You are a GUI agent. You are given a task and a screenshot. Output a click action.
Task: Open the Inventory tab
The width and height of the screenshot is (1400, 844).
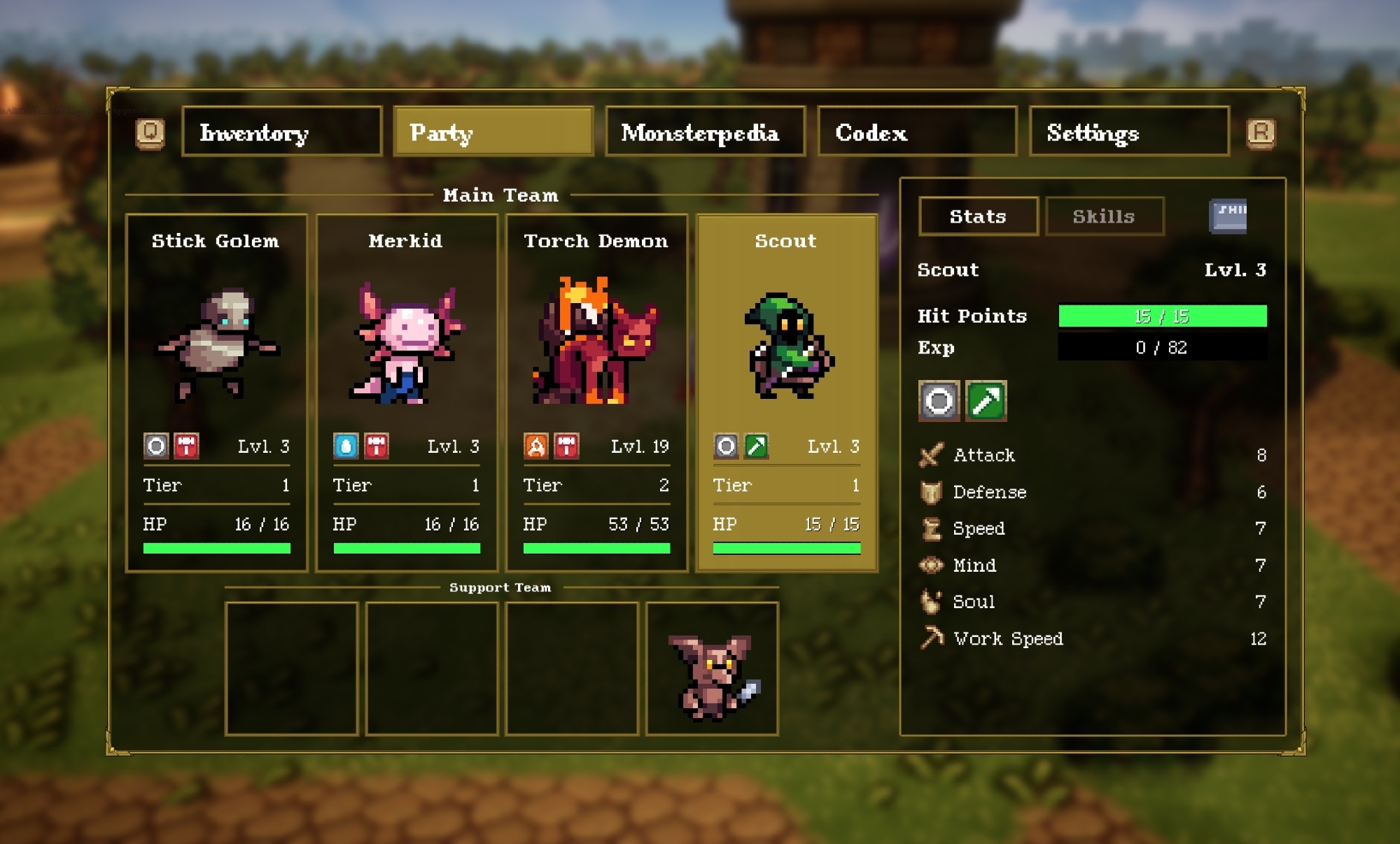(281, 132)
